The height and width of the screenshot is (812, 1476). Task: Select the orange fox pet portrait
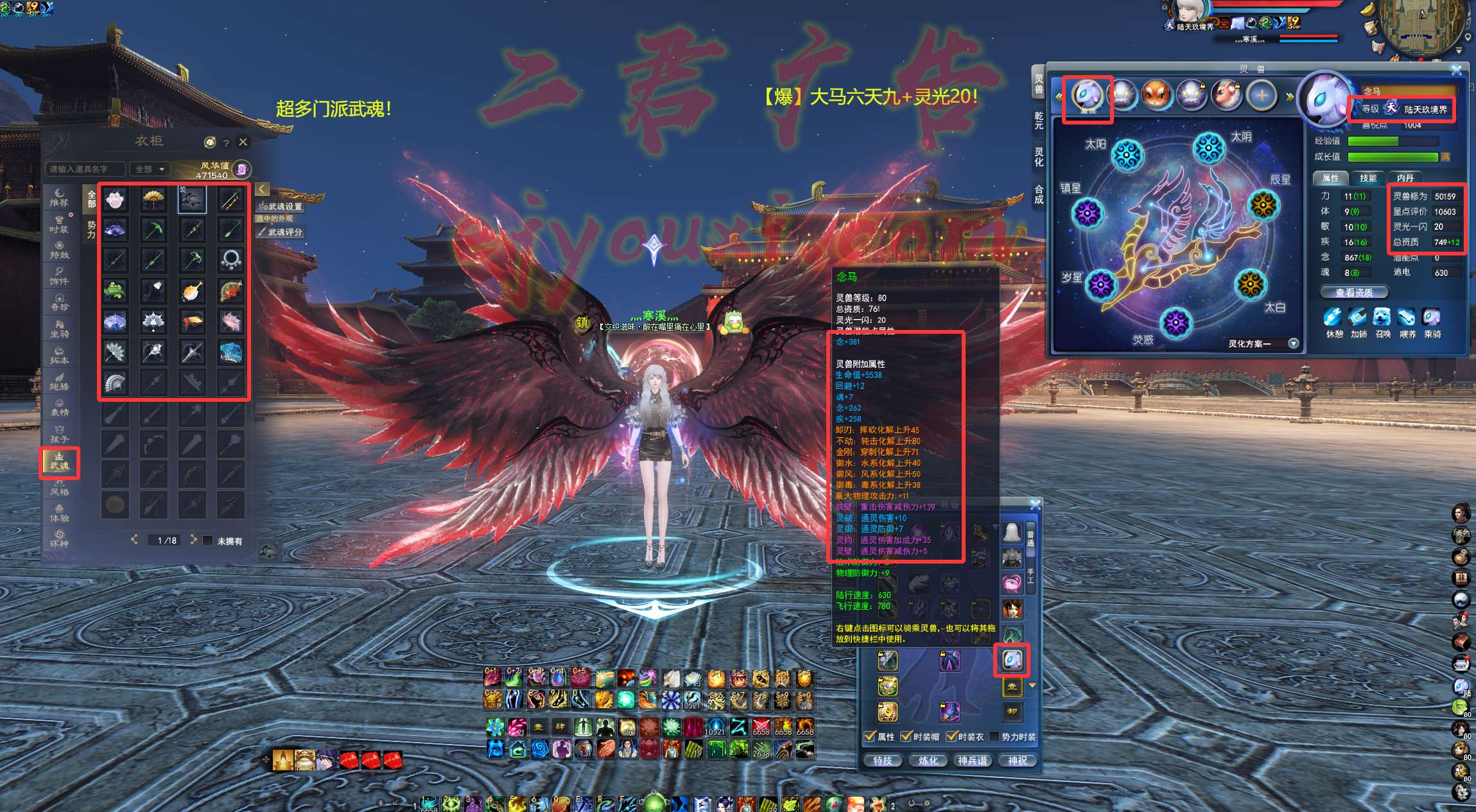(x=1156, y=96)
